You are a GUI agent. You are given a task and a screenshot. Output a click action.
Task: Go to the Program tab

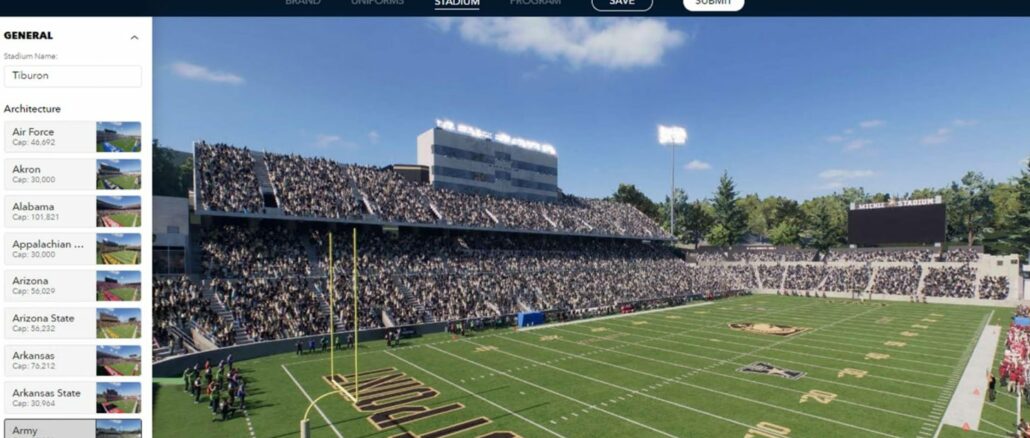(x=535, y=3)
